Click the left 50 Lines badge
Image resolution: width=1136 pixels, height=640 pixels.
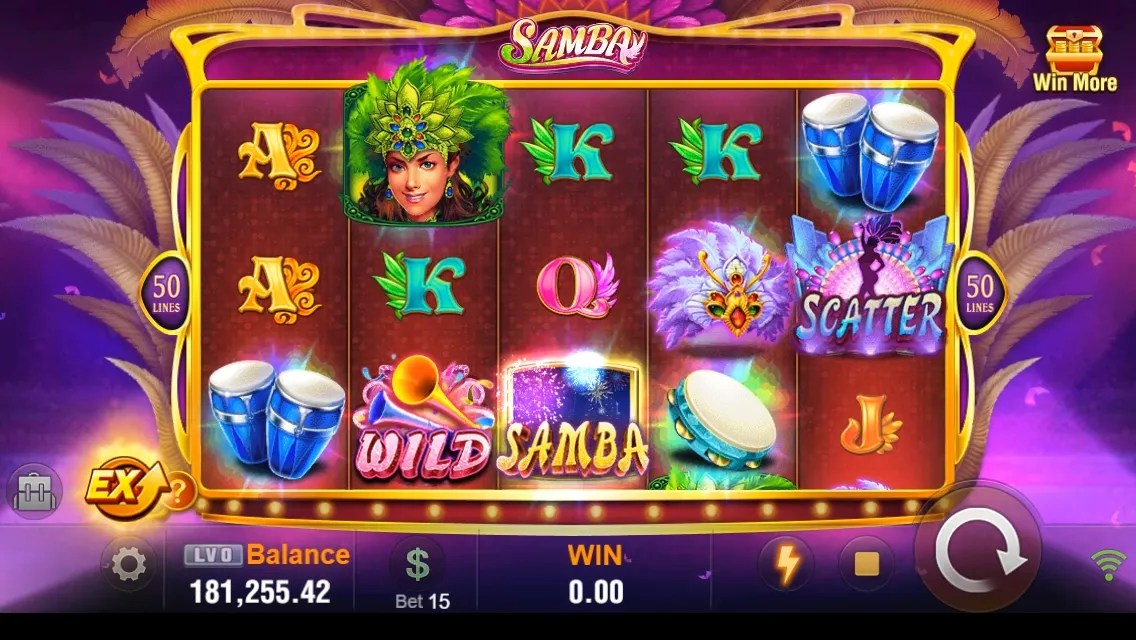(166, 293)
